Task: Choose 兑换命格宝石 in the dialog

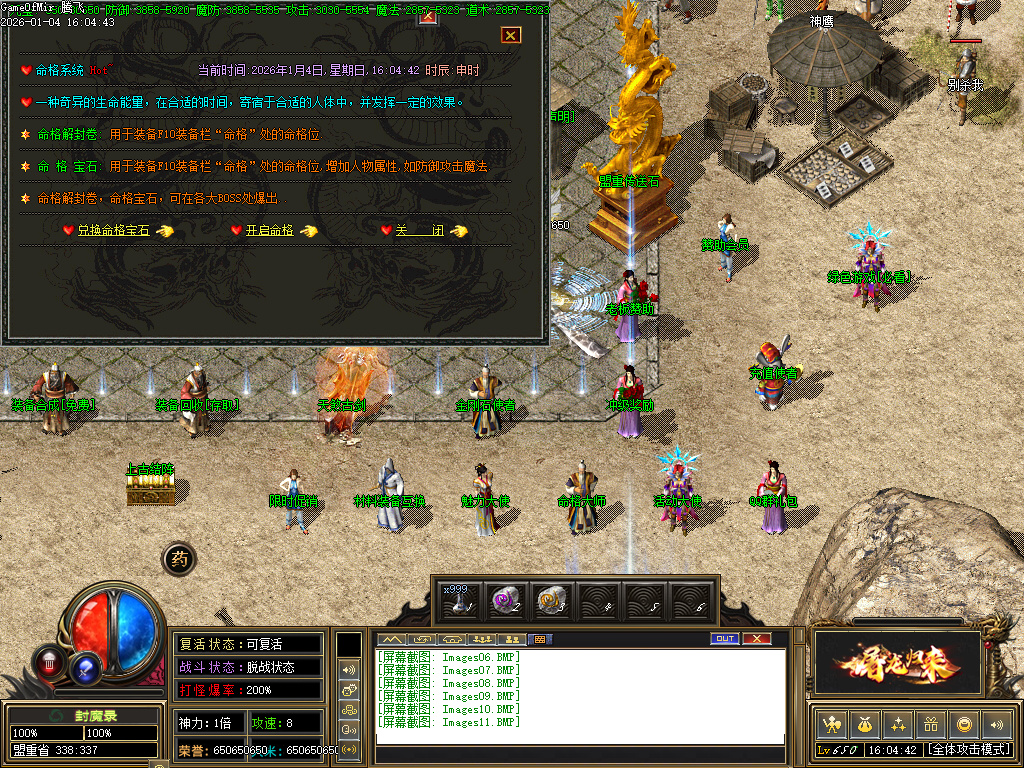Action: point(113,231)
